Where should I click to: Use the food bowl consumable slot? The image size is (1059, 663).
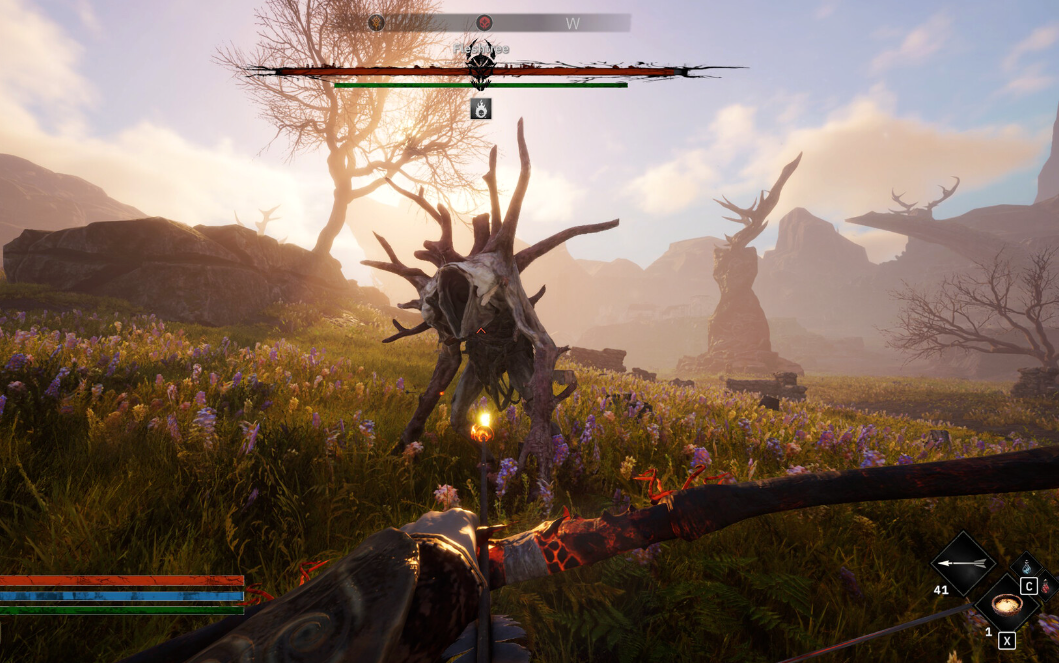[x=1006, y=605]
